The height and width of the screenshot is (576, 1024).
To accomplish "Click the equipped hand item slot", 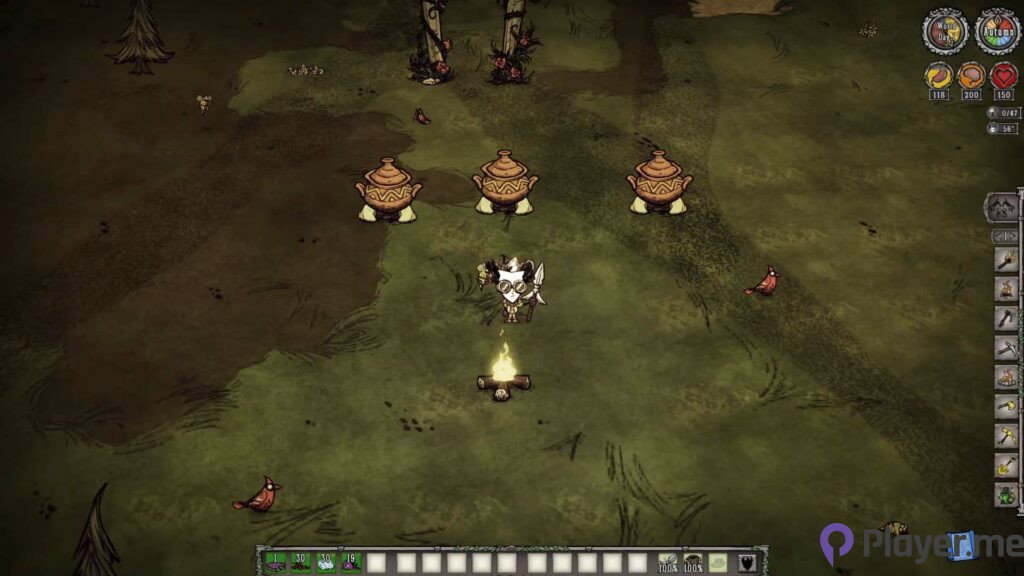I will 666,562.
